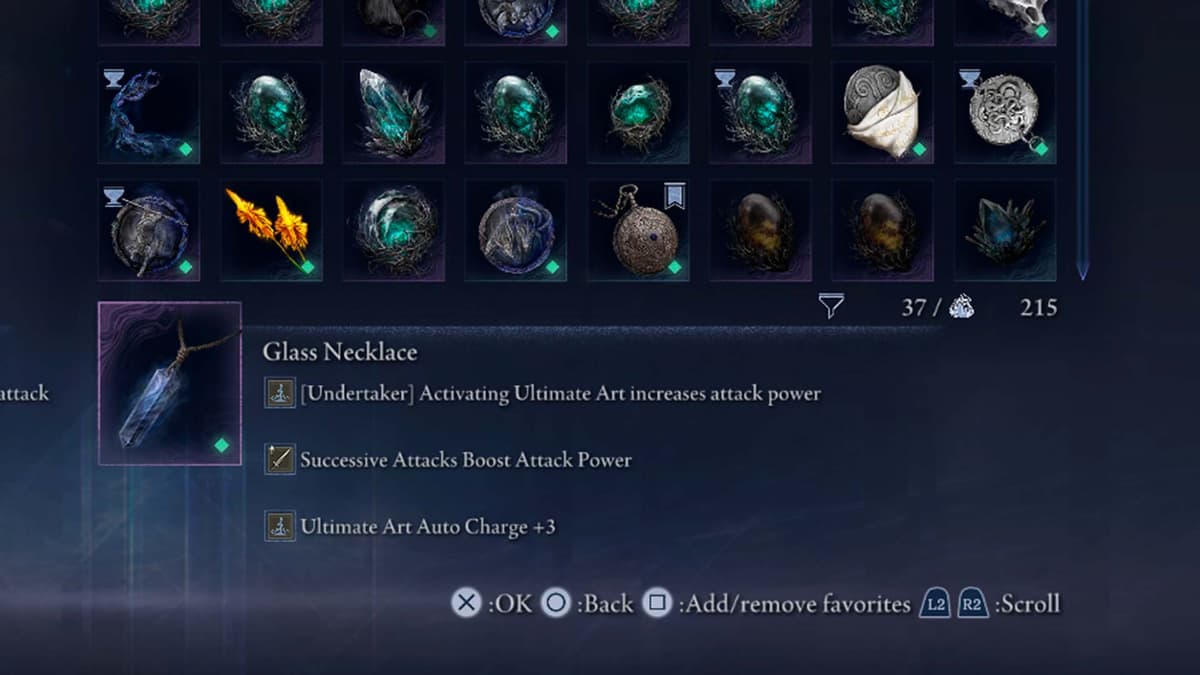The width and height of the screenshot is (1200, 675).
Task: Select the dark blue crystal nest relic
Action: click(x=1004, y=230)
